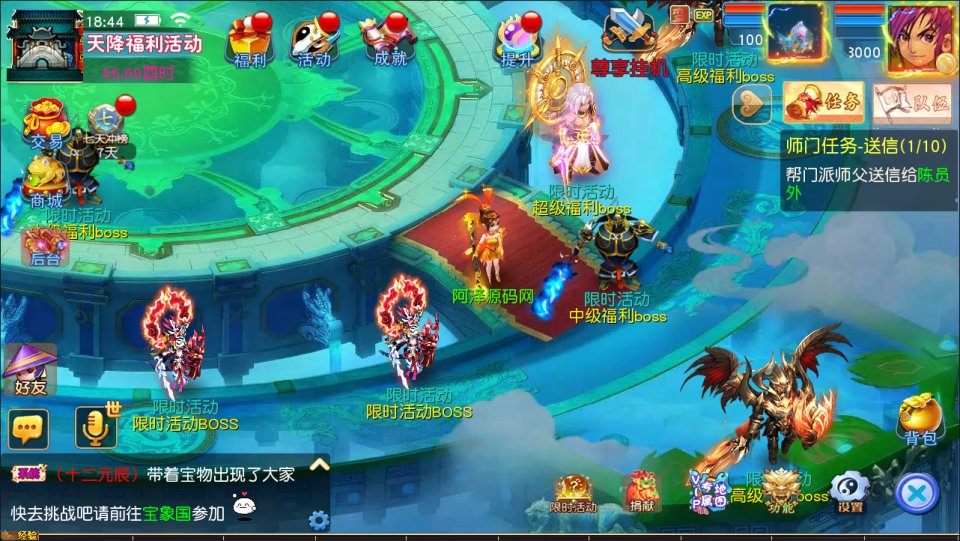Activate 尊享挂机 auto-battle crossed swords
This screenshot has width=960, height=541.
[629, 40]
